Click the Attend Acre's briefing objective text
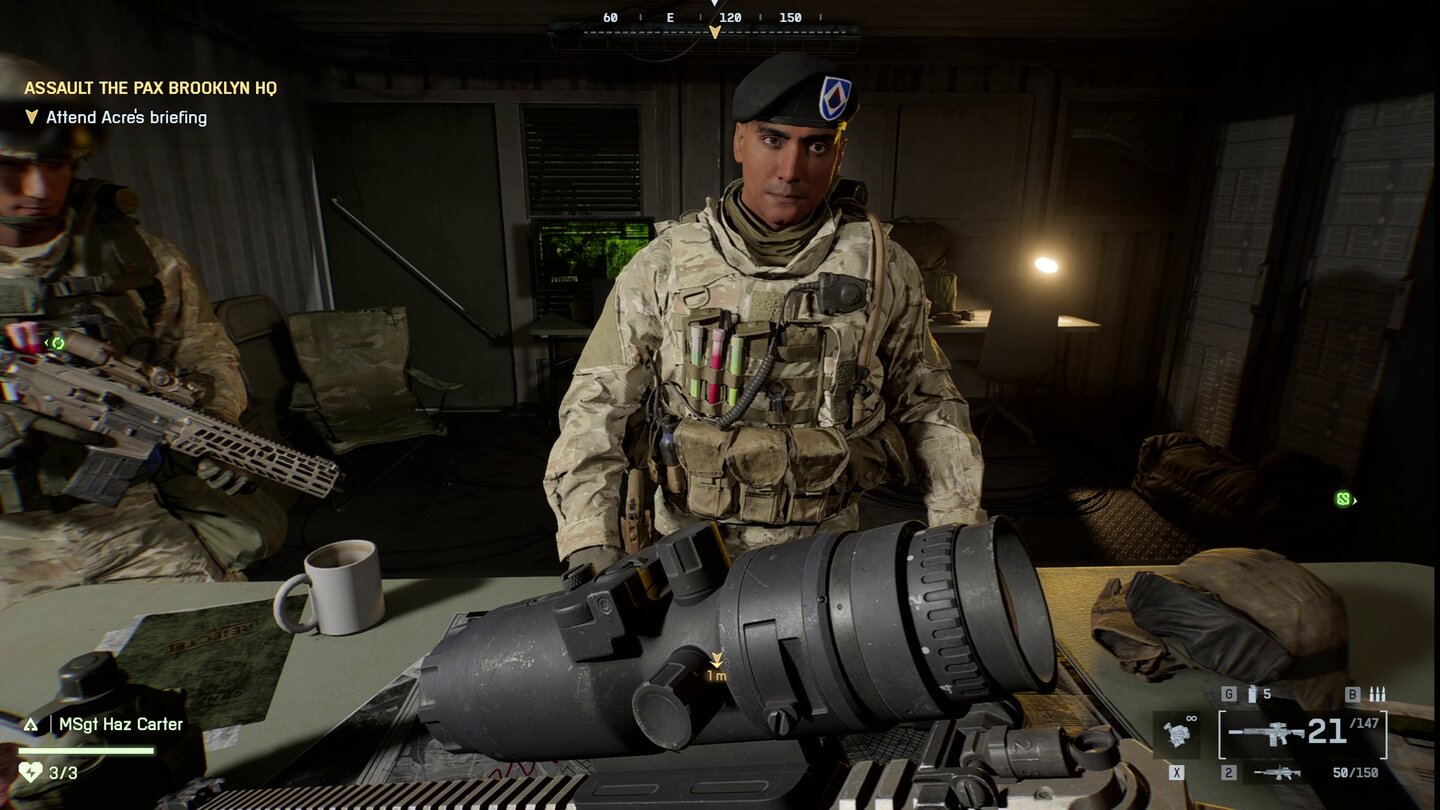This screenshot has height=810, width=1440. click(x=124, y=117)
